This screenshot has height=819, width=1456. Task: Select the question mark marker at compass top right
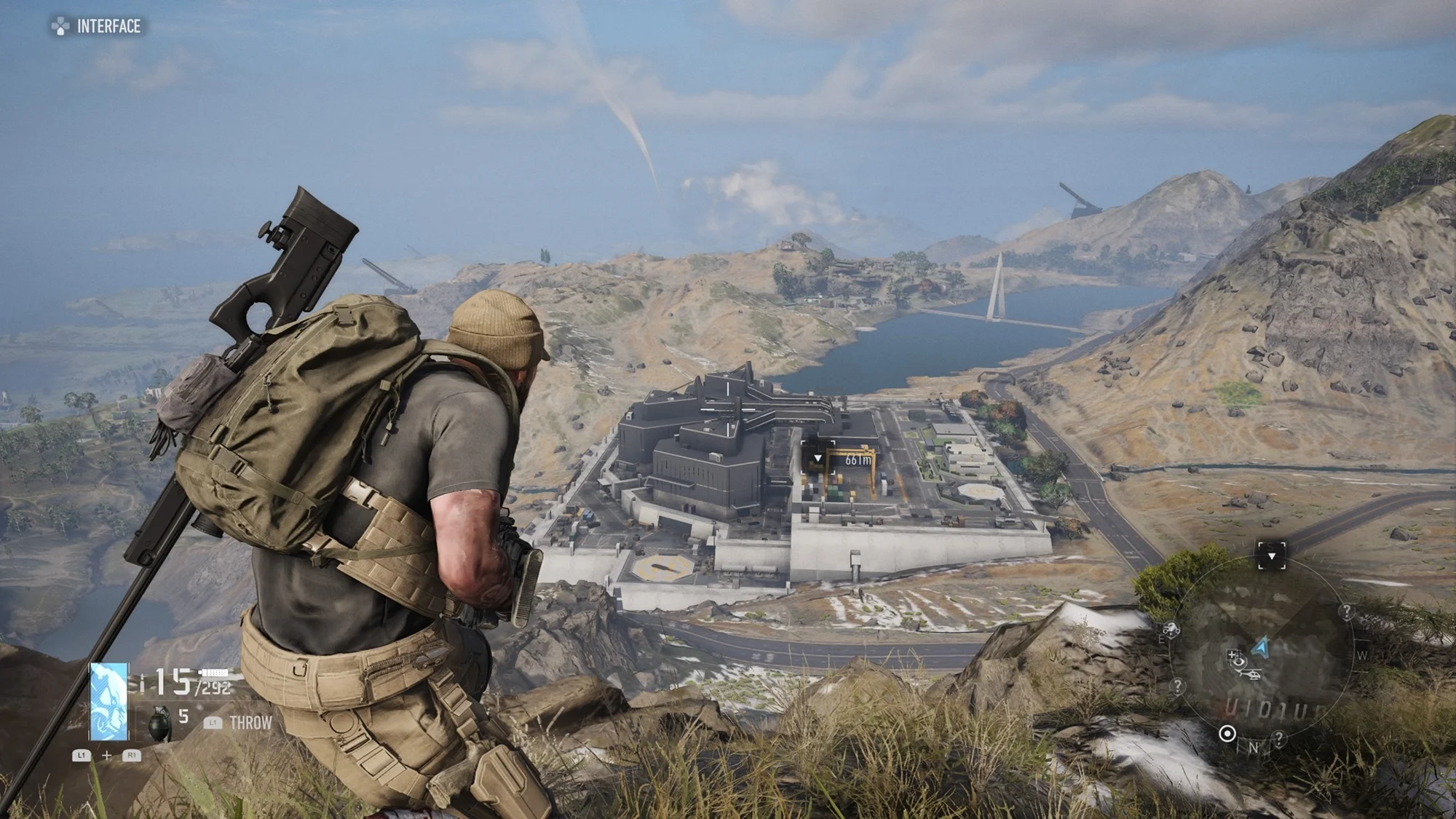point(1346,612)
